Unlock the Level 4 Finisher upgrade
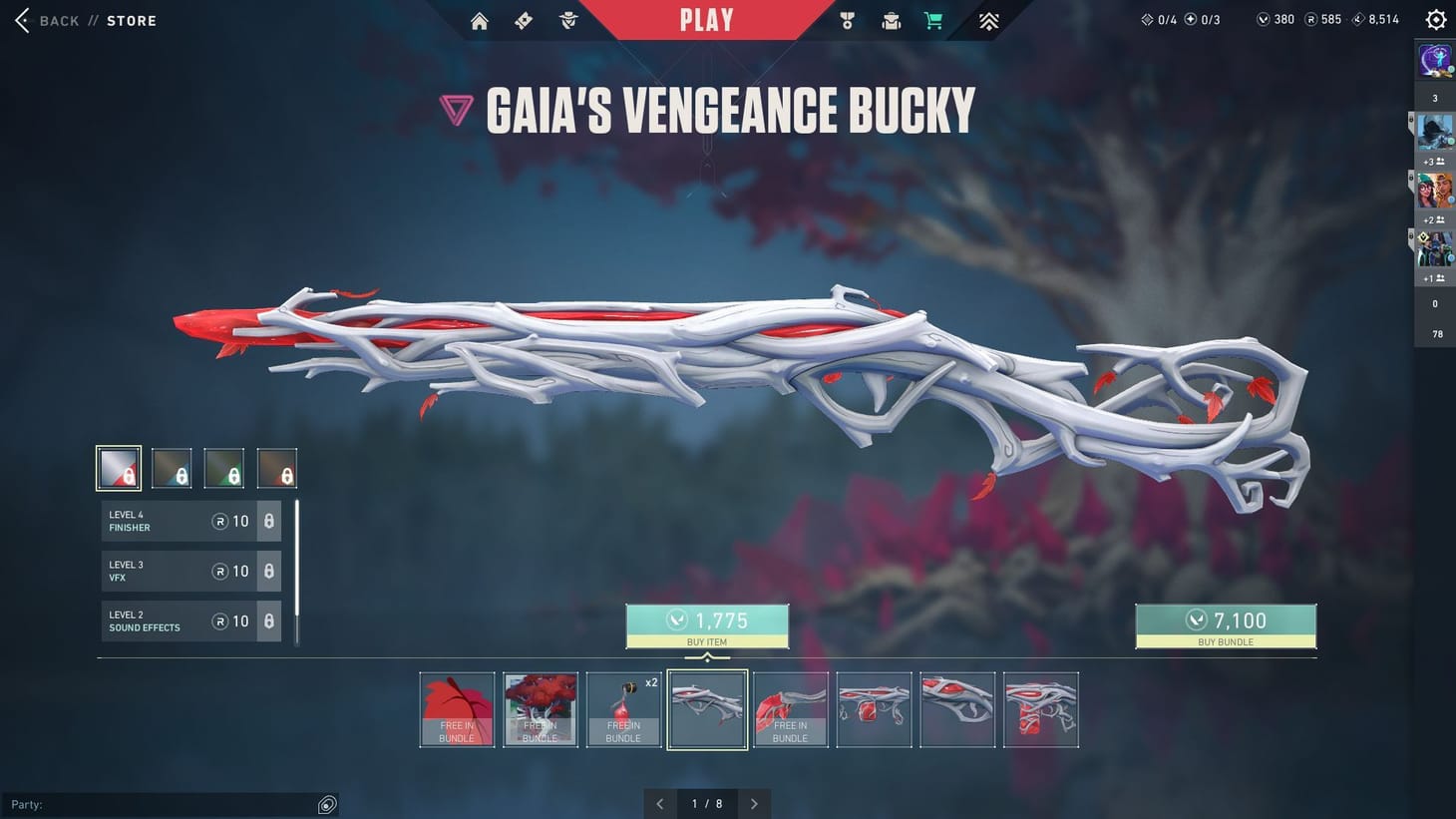This screenshot has width=1456, height=819. click(267, 520)
